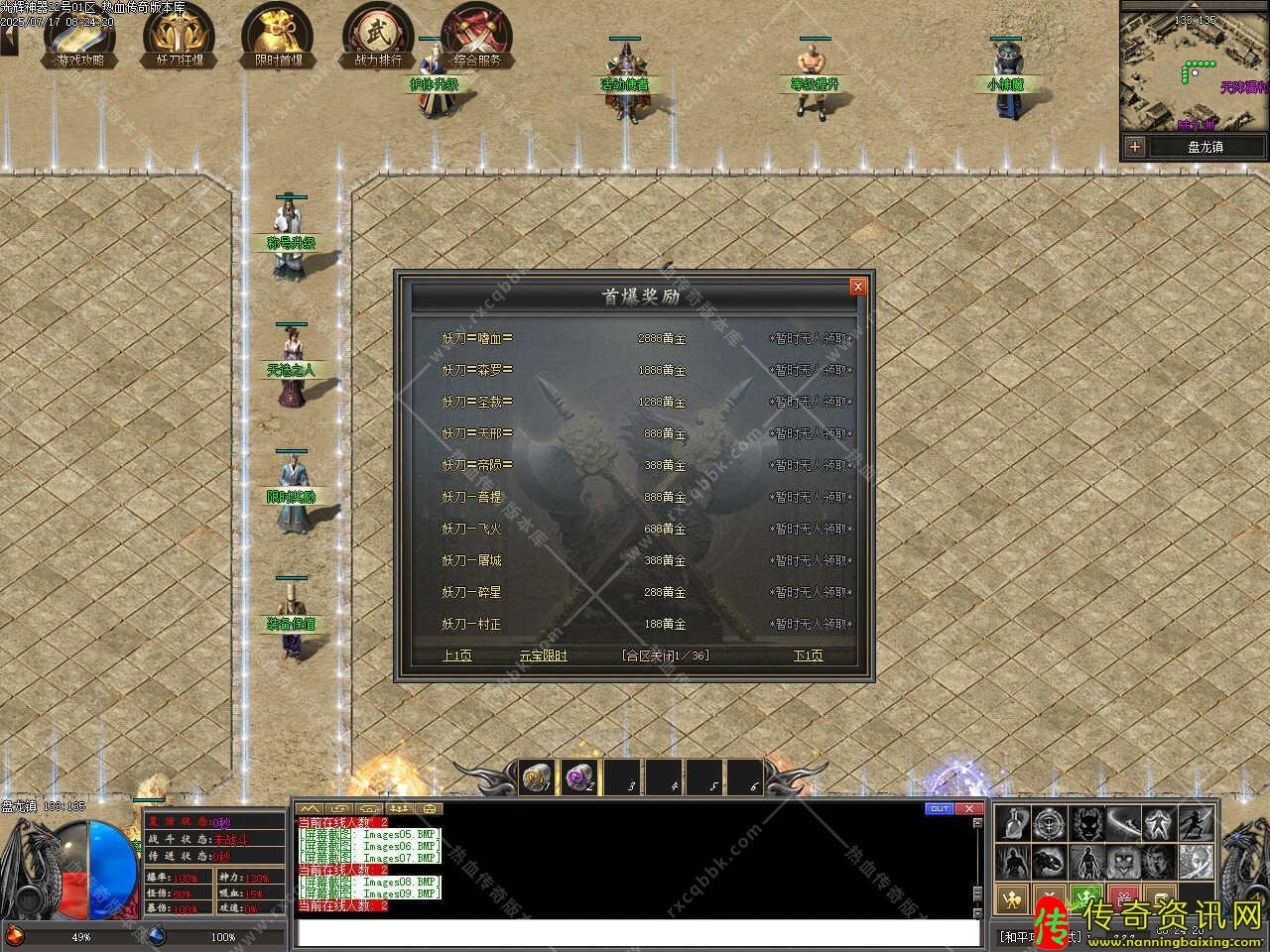Click the minimap in the corner
Screen dimensions: 1270x952
(x=1195, y=69)
